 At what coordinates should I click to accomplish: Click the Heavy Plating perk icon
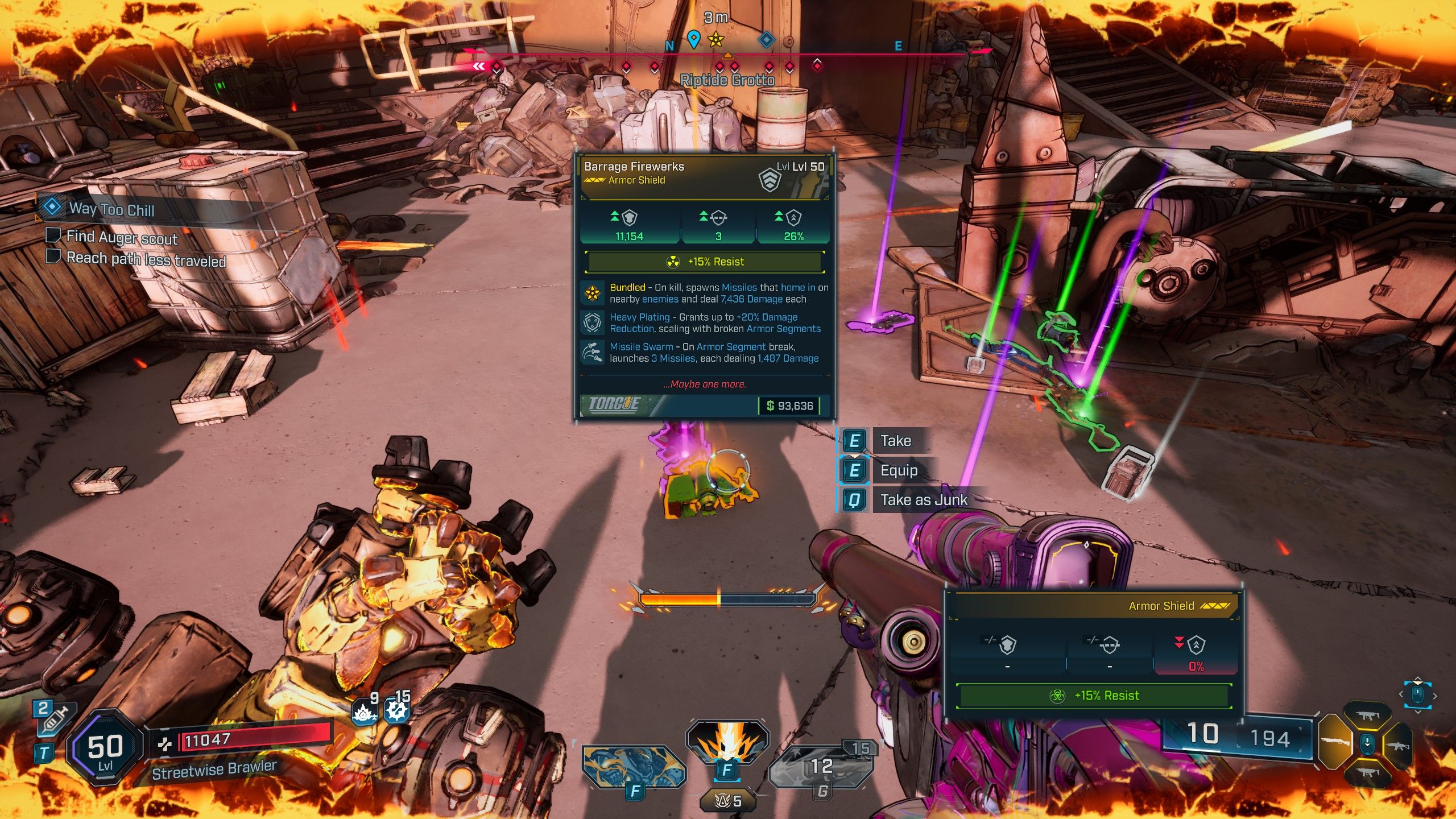point(592,323)
